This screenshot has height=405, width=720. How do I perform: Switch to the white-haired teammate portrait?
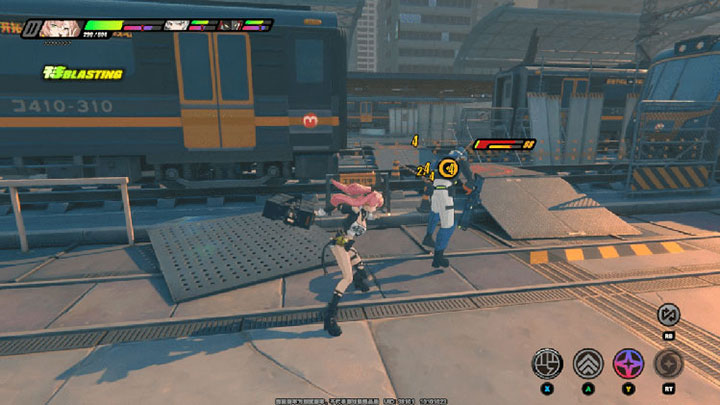[x=176, y=25]
